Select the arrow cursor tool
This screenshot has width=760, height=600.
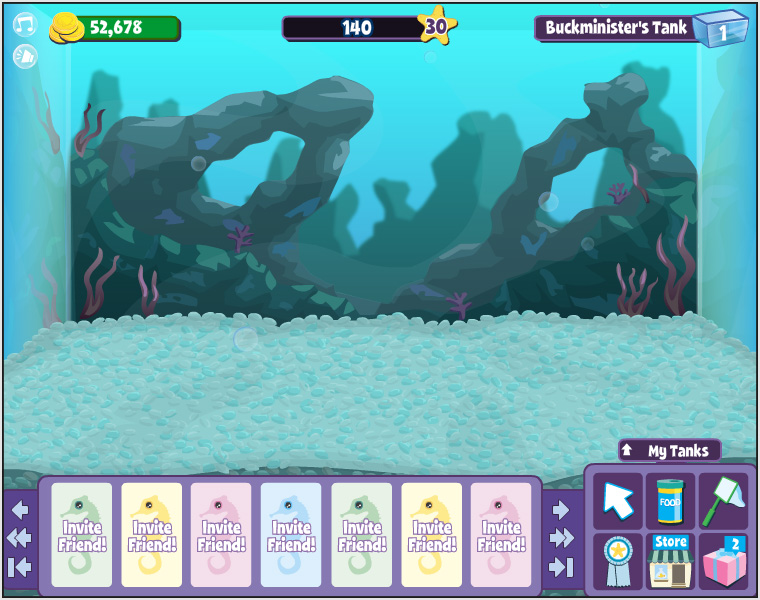point(618,499)
